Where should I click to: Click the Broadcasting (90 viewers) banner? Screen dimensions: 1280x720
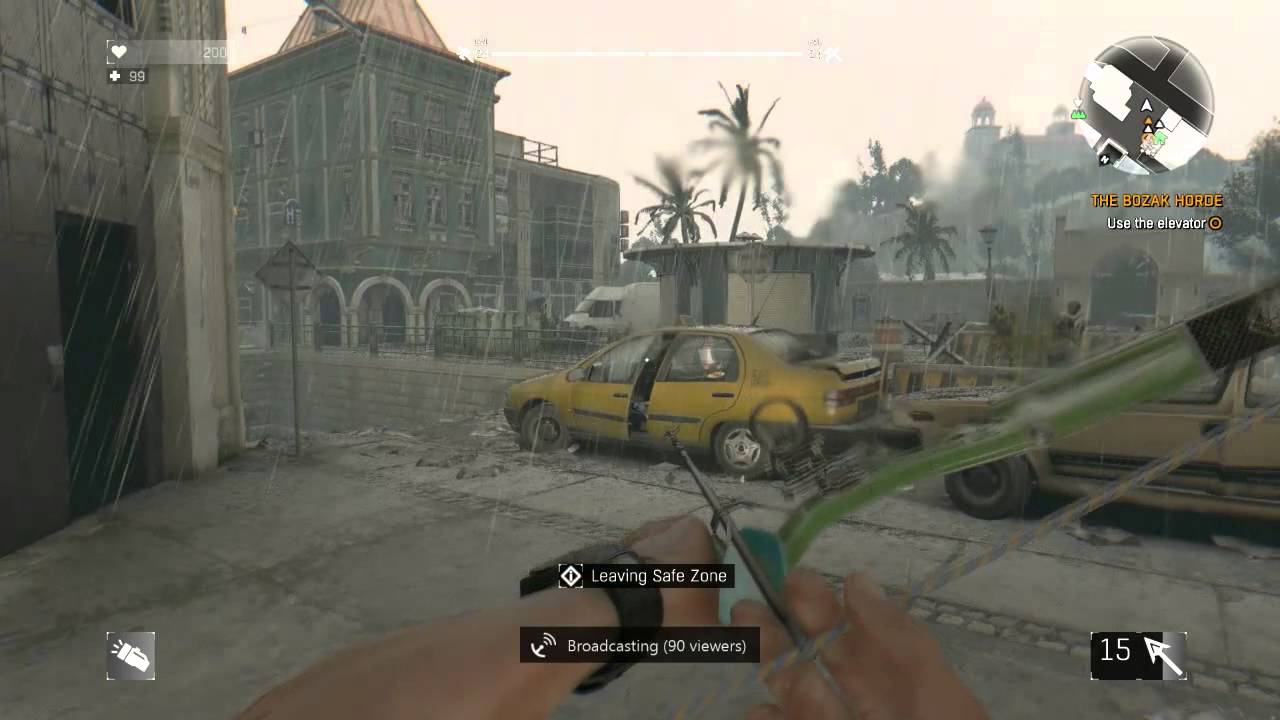[x=640, y=646]
